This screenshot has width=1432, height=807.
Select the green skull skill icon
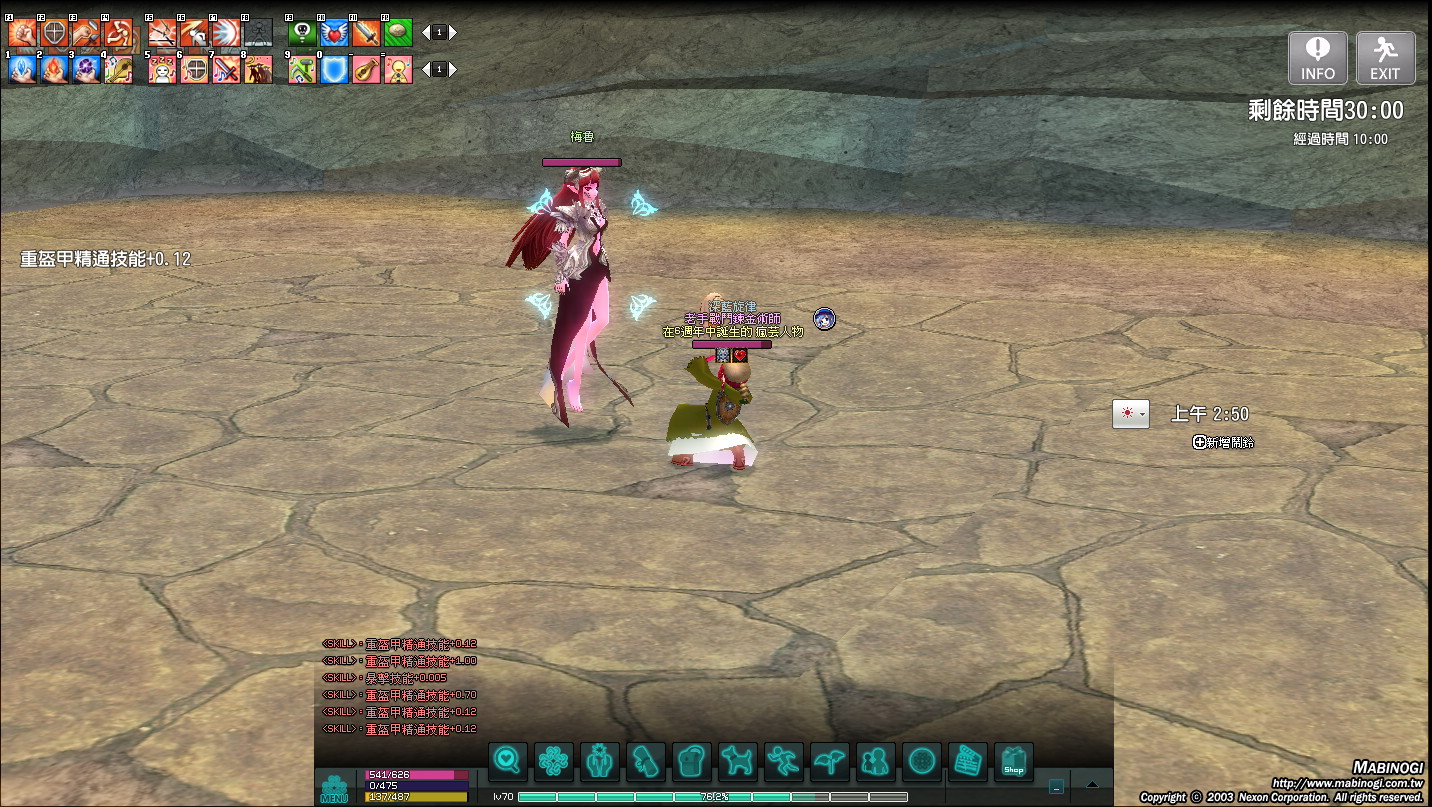[302, 33]
